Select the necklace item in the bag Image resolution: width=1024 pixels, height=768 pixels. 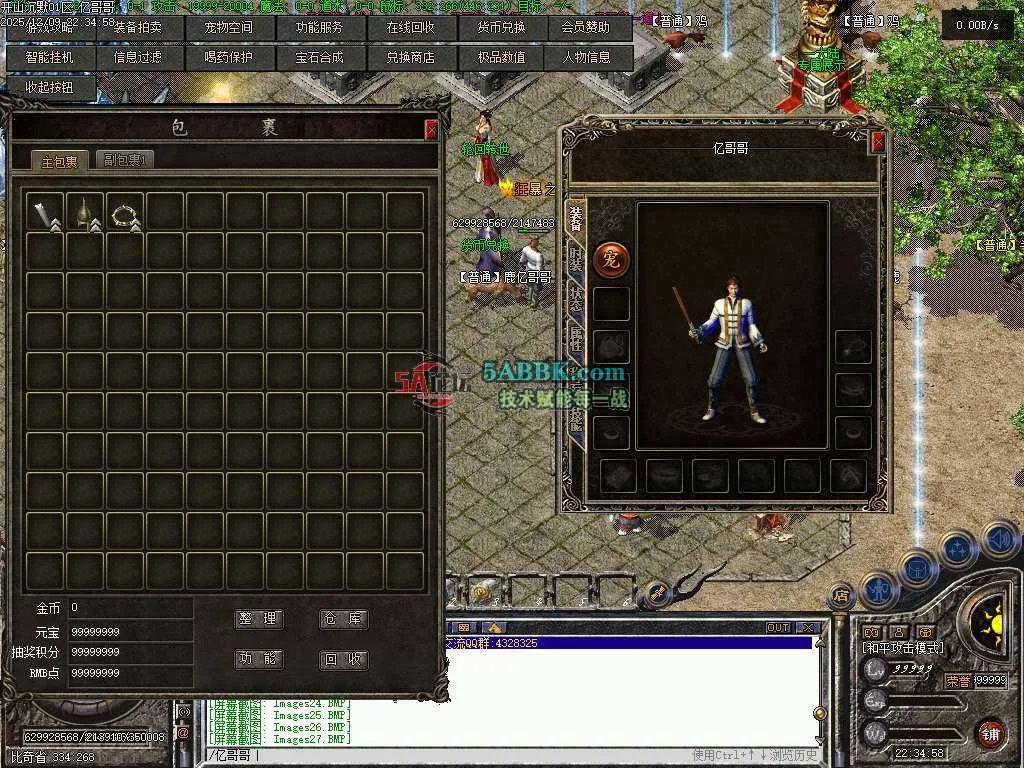(125, 213)
